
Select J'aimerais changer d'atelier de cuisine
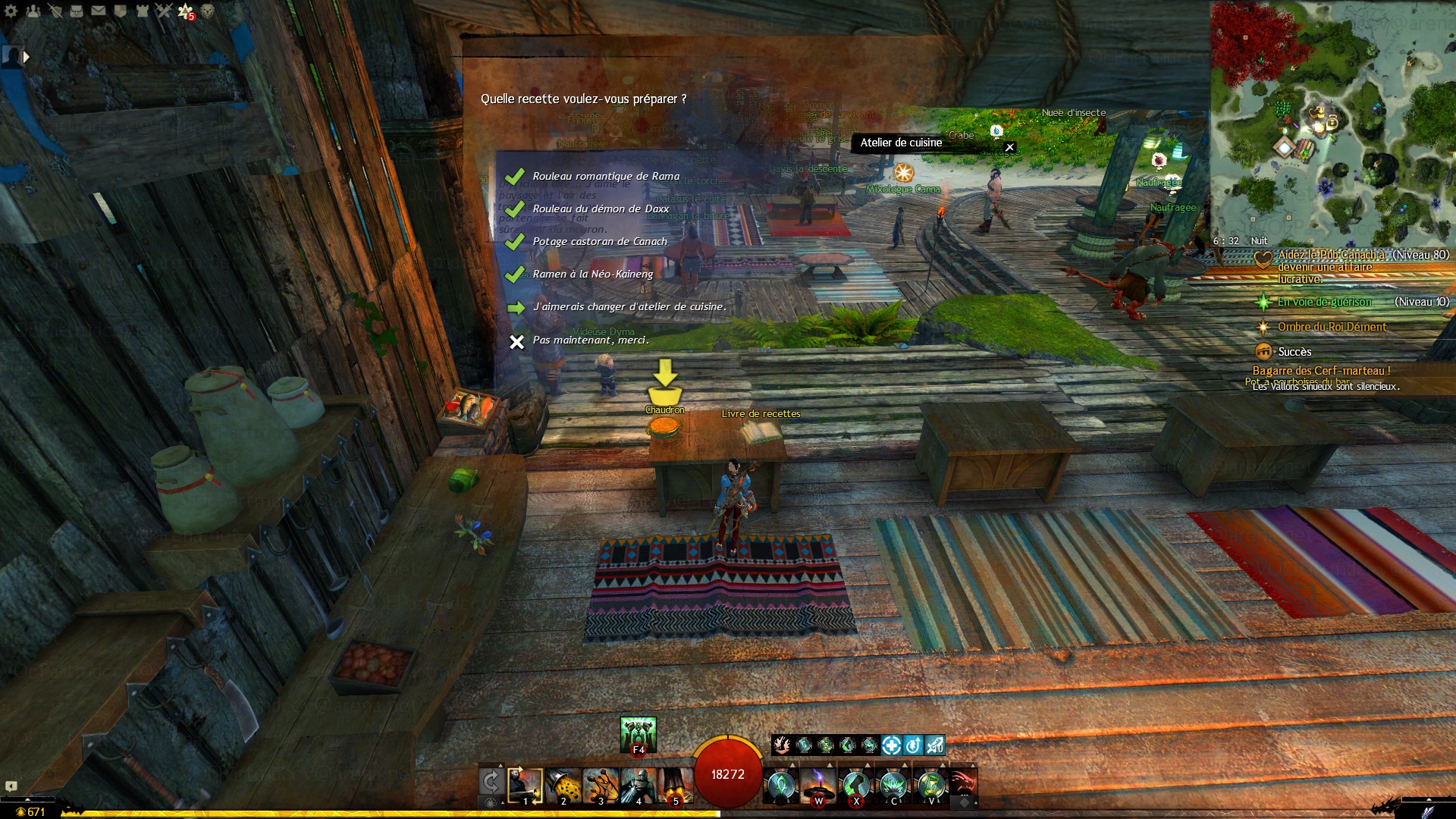pos(629,306)
